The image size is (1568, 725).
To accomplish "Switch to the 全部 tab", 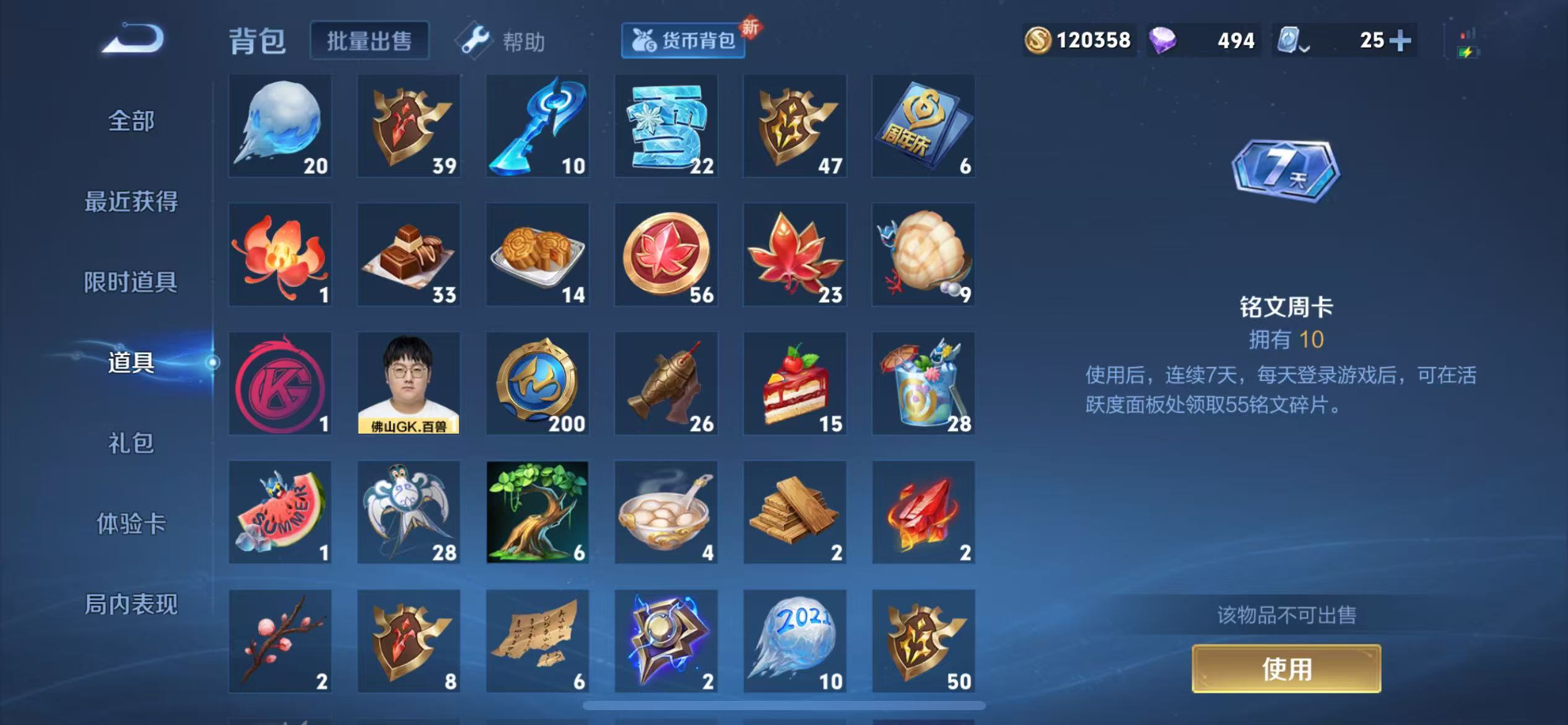I will pyautogui.click(x=131, y=120).
